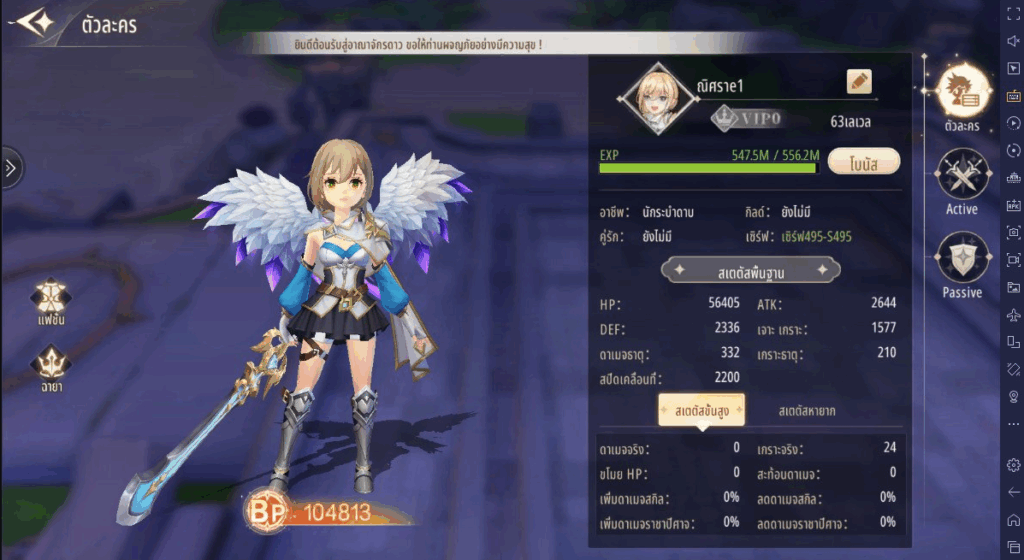The image size is (1024, 560).
Task: Select the สเตตัสขั้นสูง advanced stats tab
Action: pyautogui.click(x=700, y=411)
